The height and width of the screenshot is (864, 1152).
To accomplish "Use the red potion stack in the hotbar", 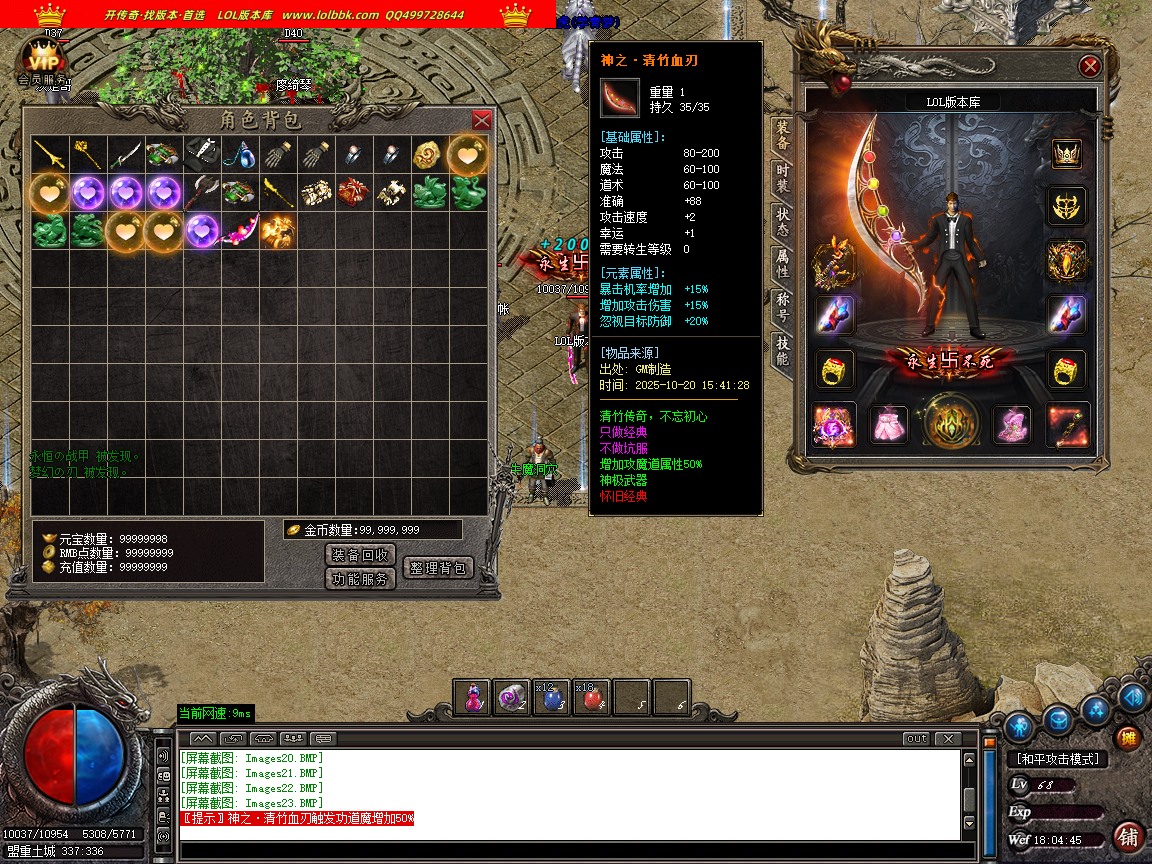I will click(x=593, y=699).
